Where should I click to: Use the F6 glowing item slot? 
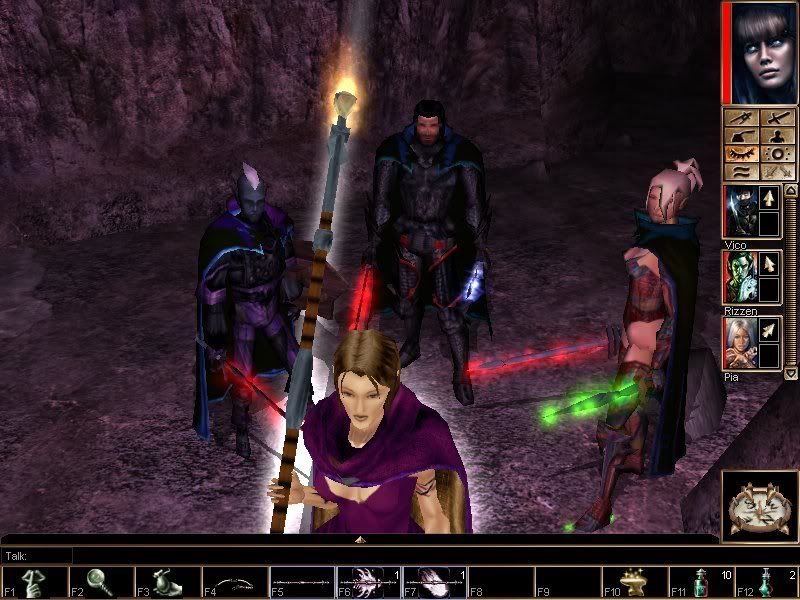pos(368,583)
